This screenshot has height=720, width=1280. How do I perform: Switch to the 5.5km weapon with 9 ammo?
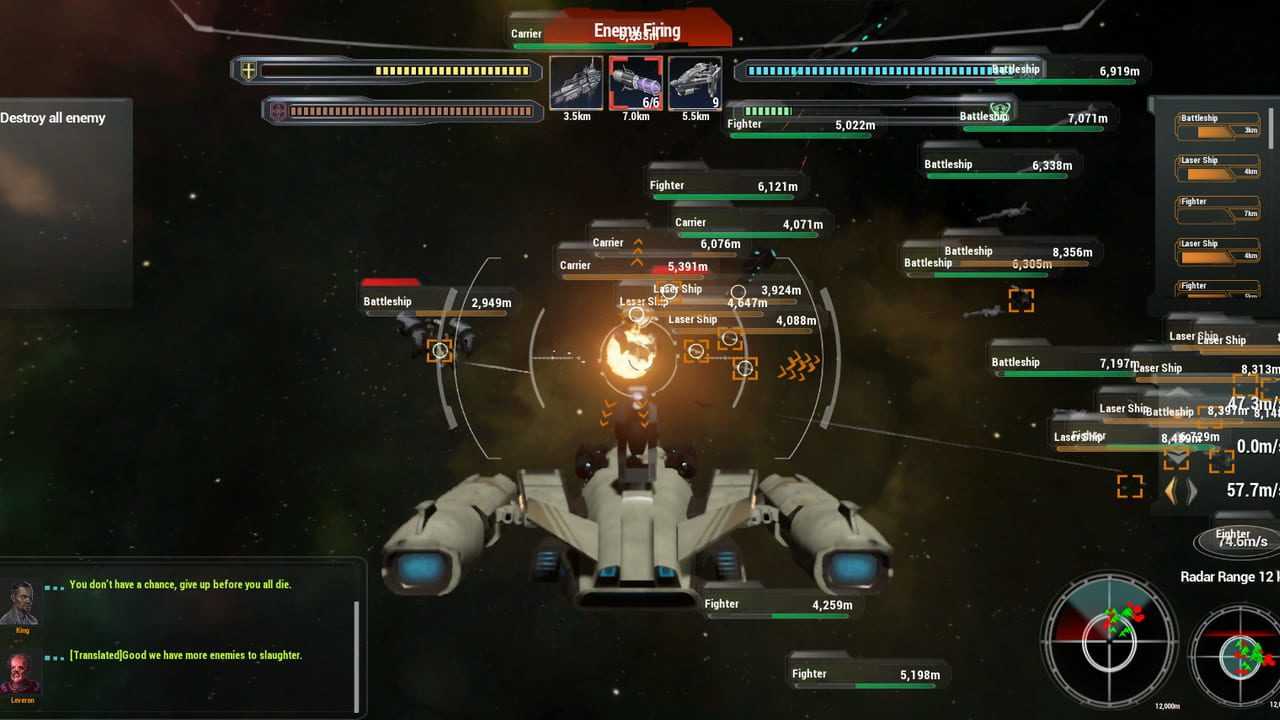(695, 83)
